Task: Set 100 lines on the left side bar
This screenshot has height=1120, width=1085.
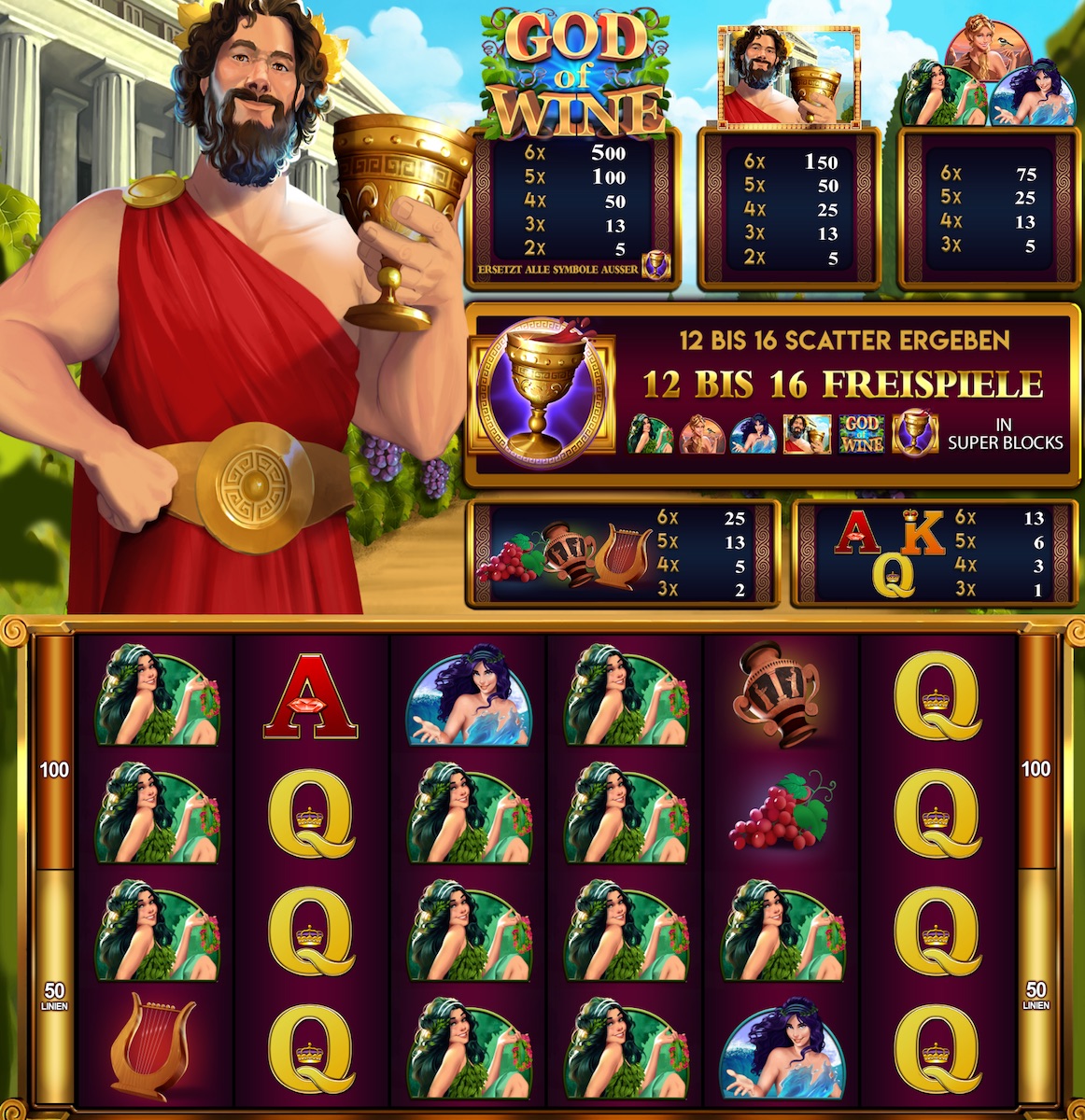Action: 54,770
